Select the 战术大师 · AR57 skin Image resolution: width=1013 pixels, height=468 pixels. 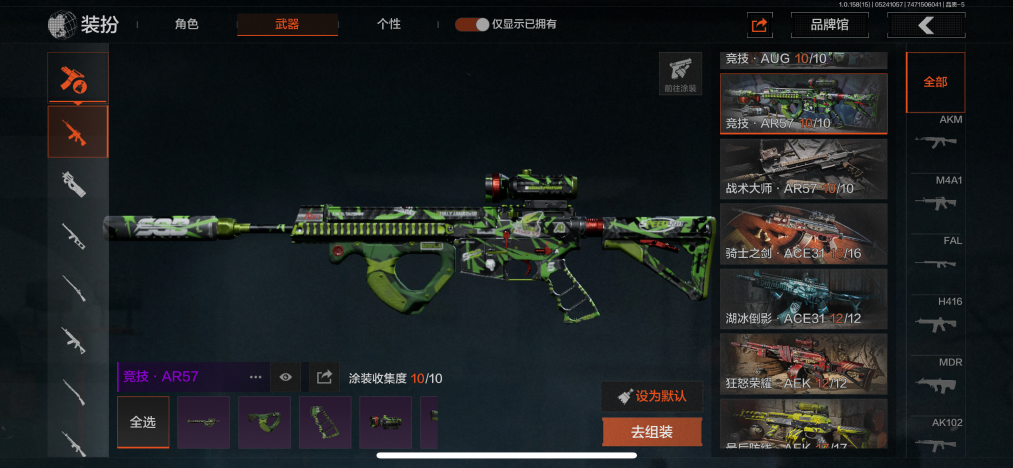tap(803, 168)
